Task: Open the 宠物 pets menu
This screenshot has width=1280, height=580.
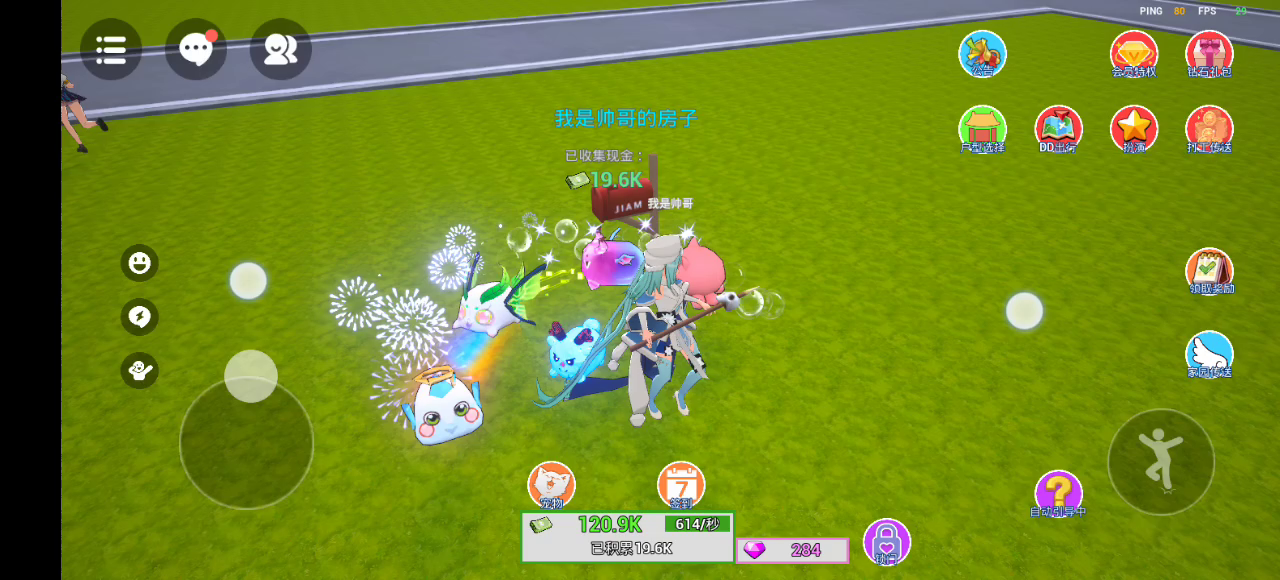Action: pyautogui.click(x=551, y=485)
